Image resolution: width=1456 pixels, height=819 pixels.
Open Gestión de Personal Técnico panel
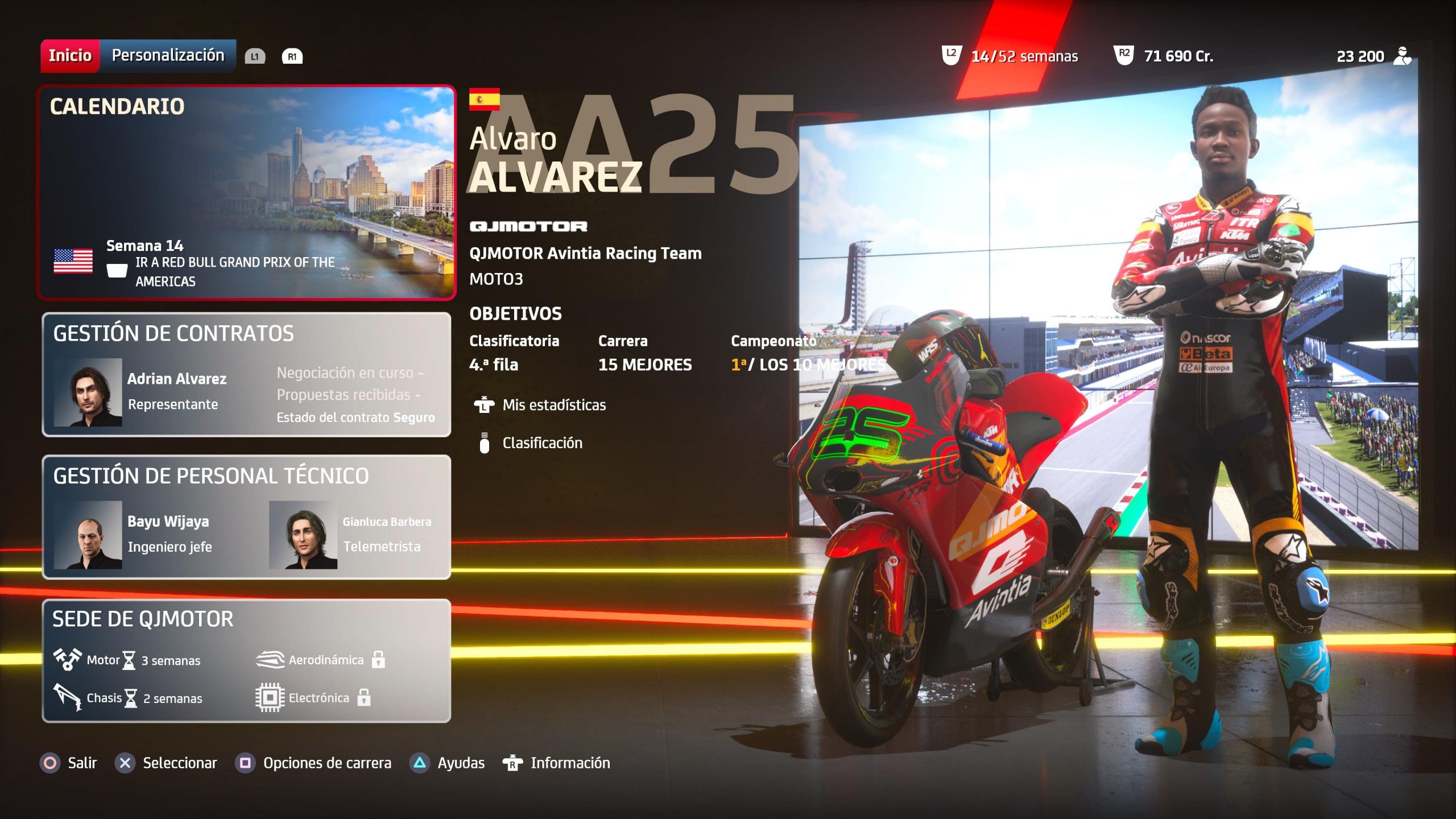(x=246, y=516)
